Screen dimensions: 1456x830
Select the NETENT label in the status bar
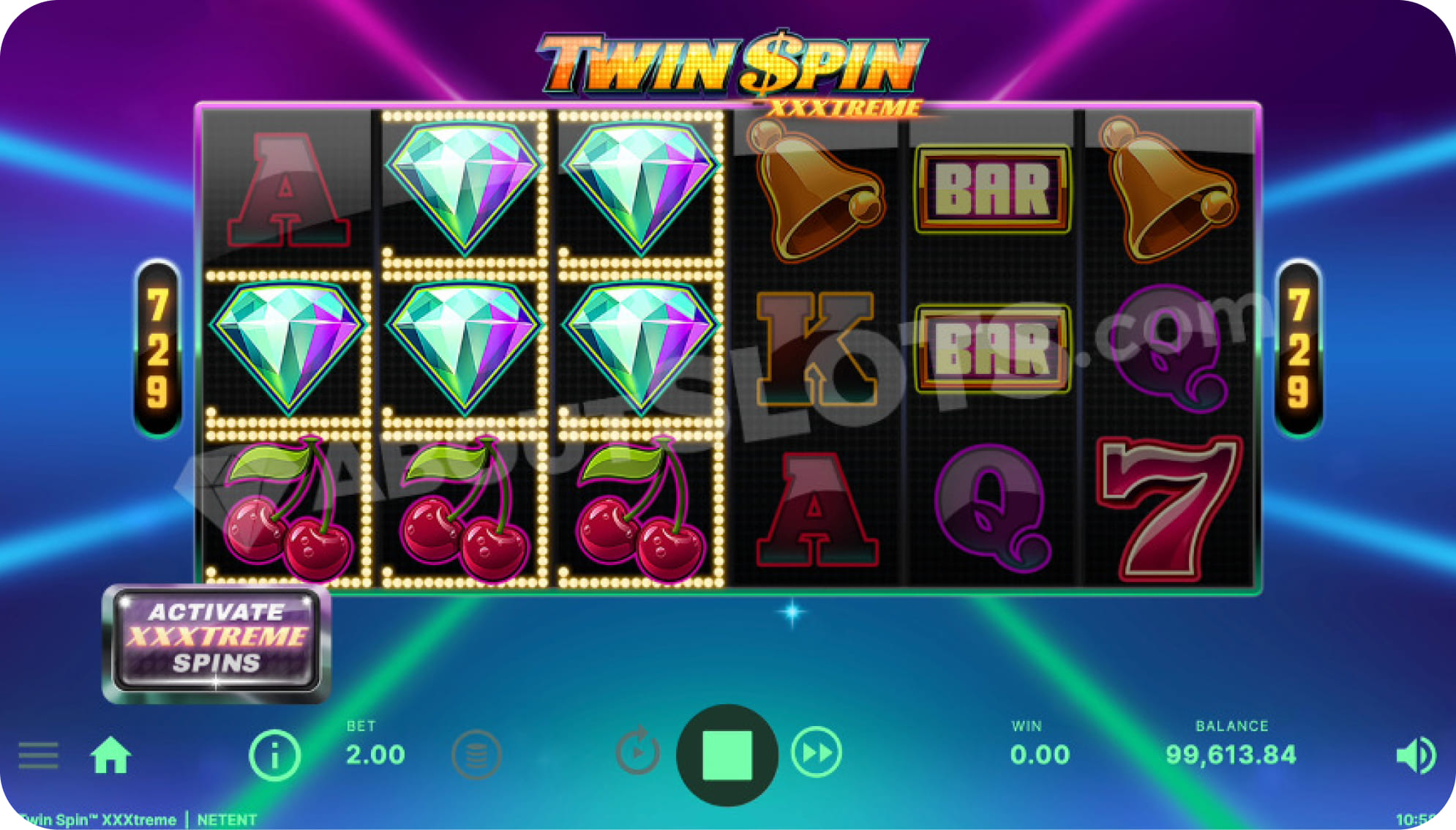tap(227, 819)
